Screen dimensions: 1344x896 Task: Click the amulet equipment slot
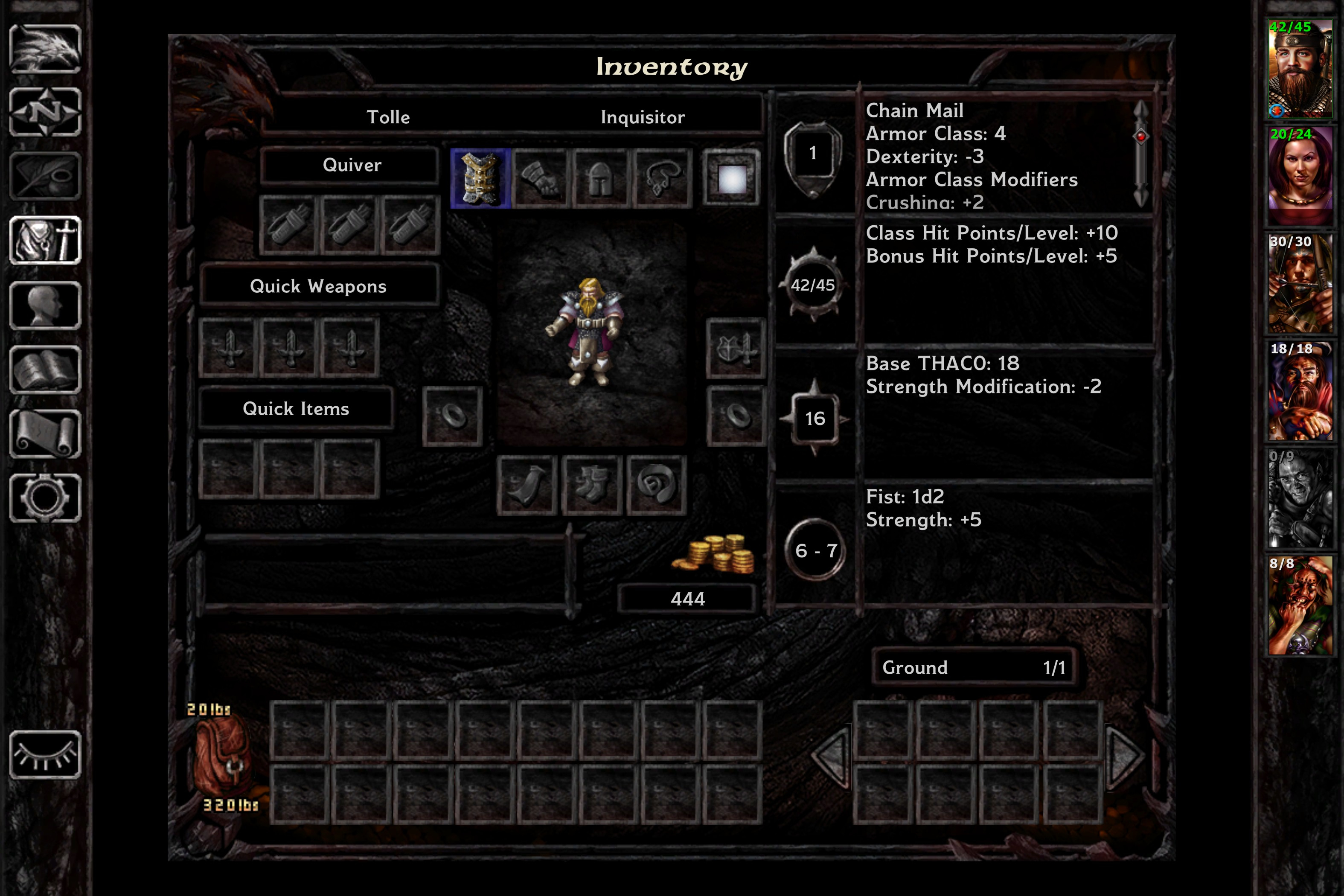point(662,178)
